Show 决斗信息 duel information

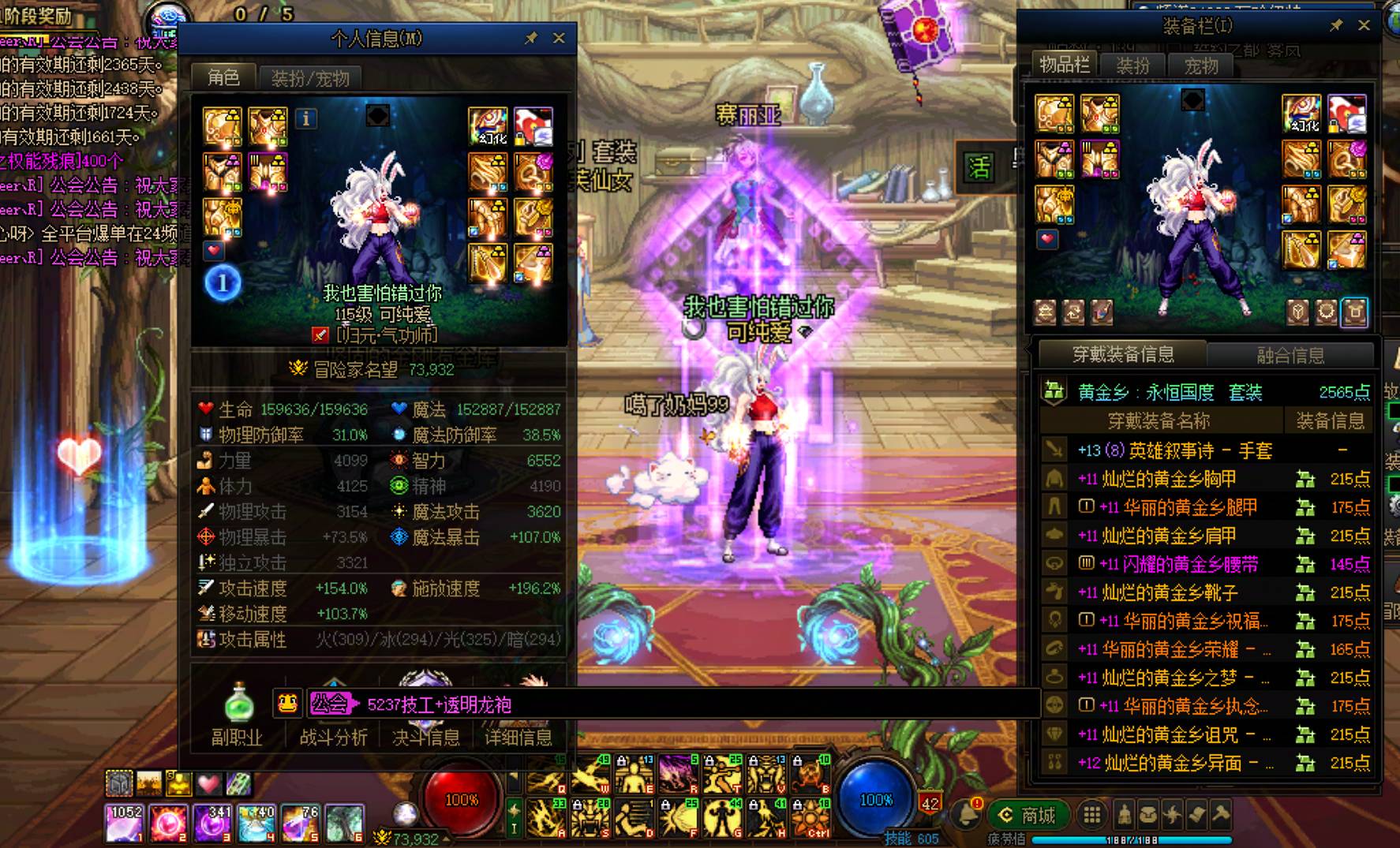[426, 736]
